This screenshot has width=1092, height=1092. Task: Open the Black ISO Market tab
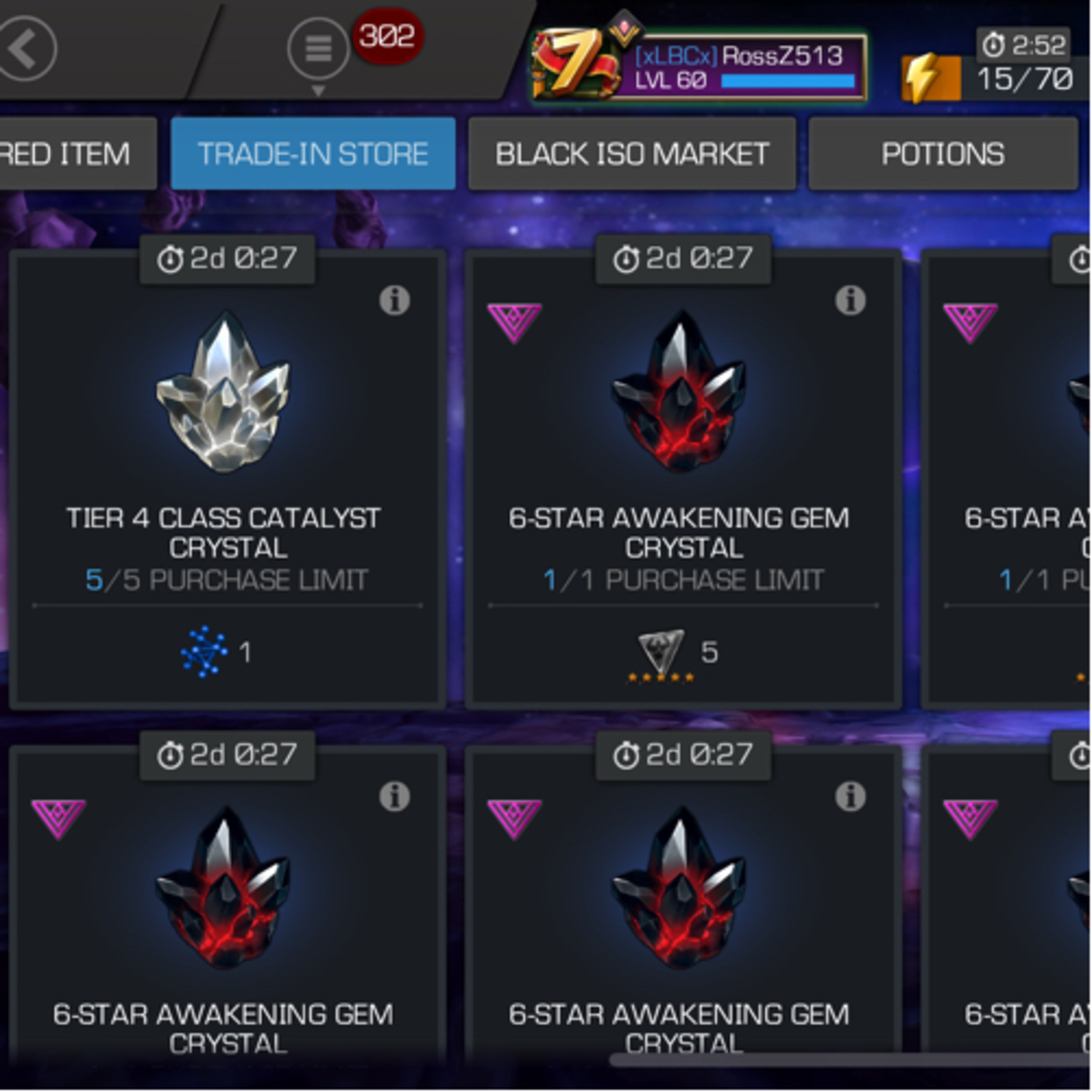click(x=632, y=154)
